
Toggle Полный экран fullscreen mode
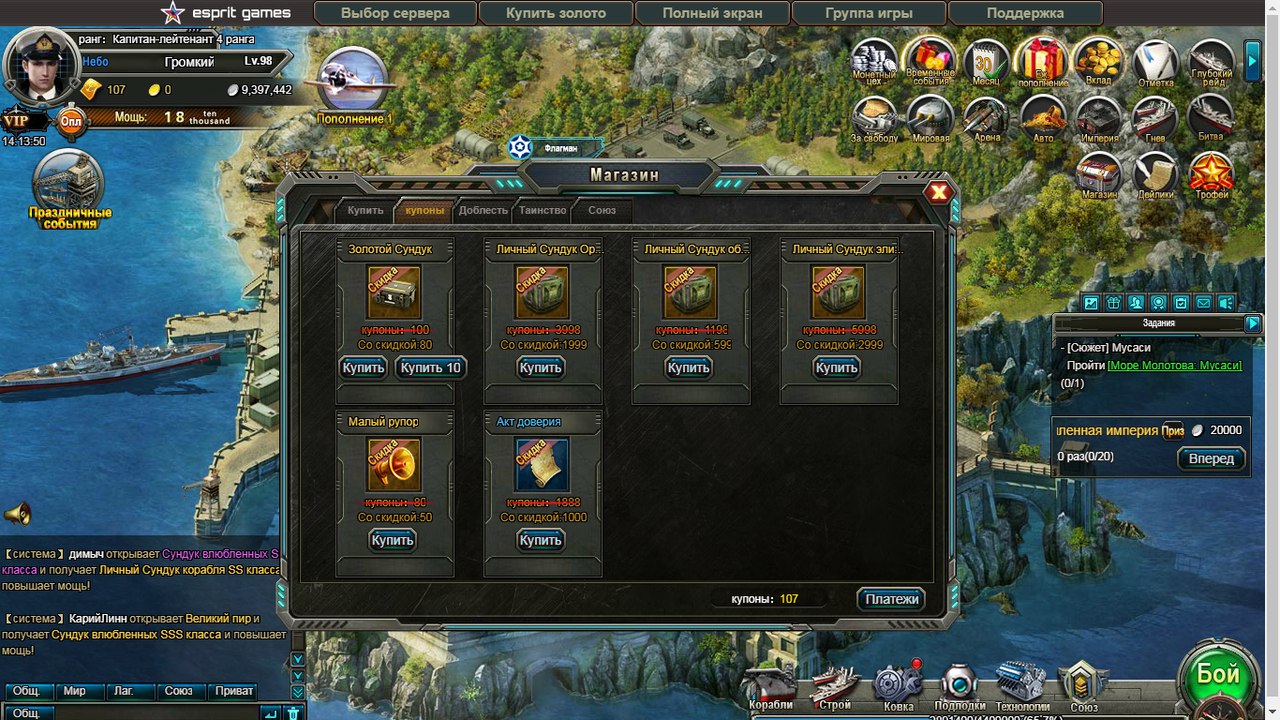tap(712, 14)
